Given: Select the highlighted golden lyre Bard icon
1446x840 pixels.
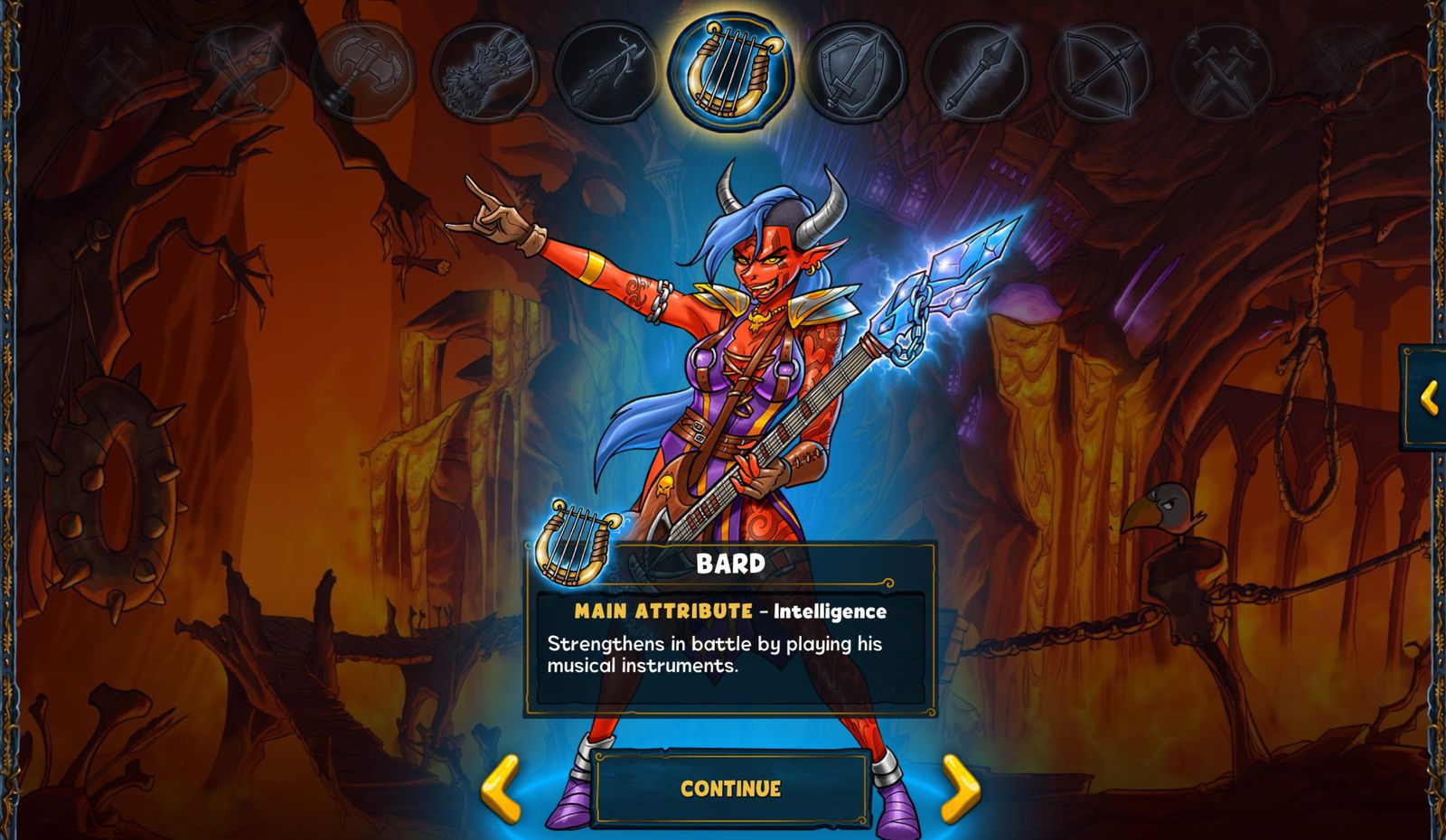Looking at the screenshot, I should (731, 71).
